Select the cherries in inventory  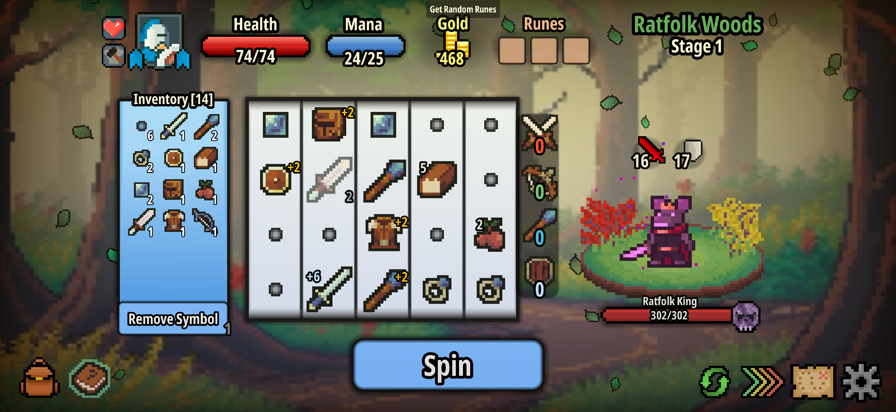(x=206, y=189)
